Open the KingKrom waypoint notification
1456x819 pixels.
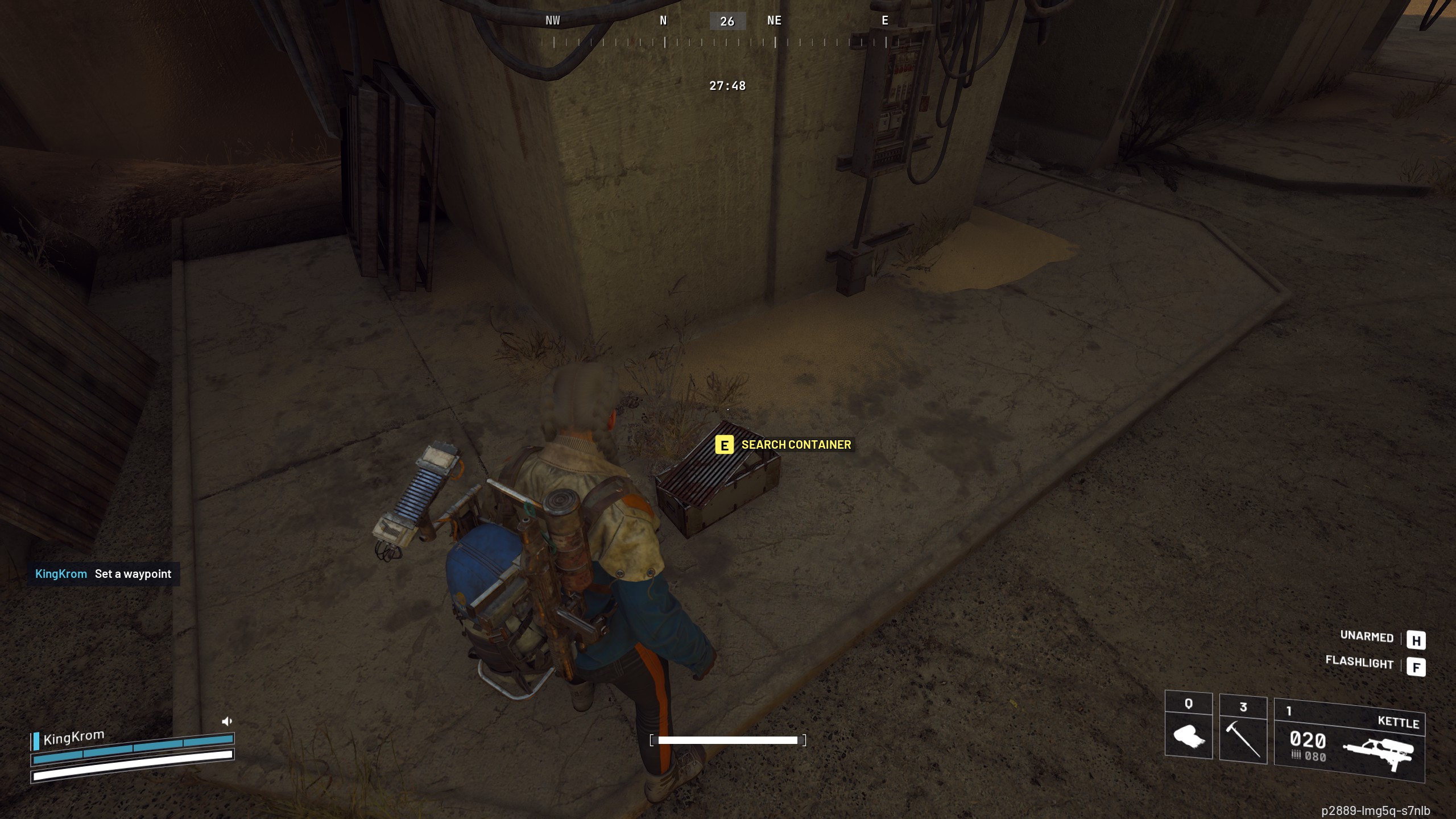click(103, 574)
